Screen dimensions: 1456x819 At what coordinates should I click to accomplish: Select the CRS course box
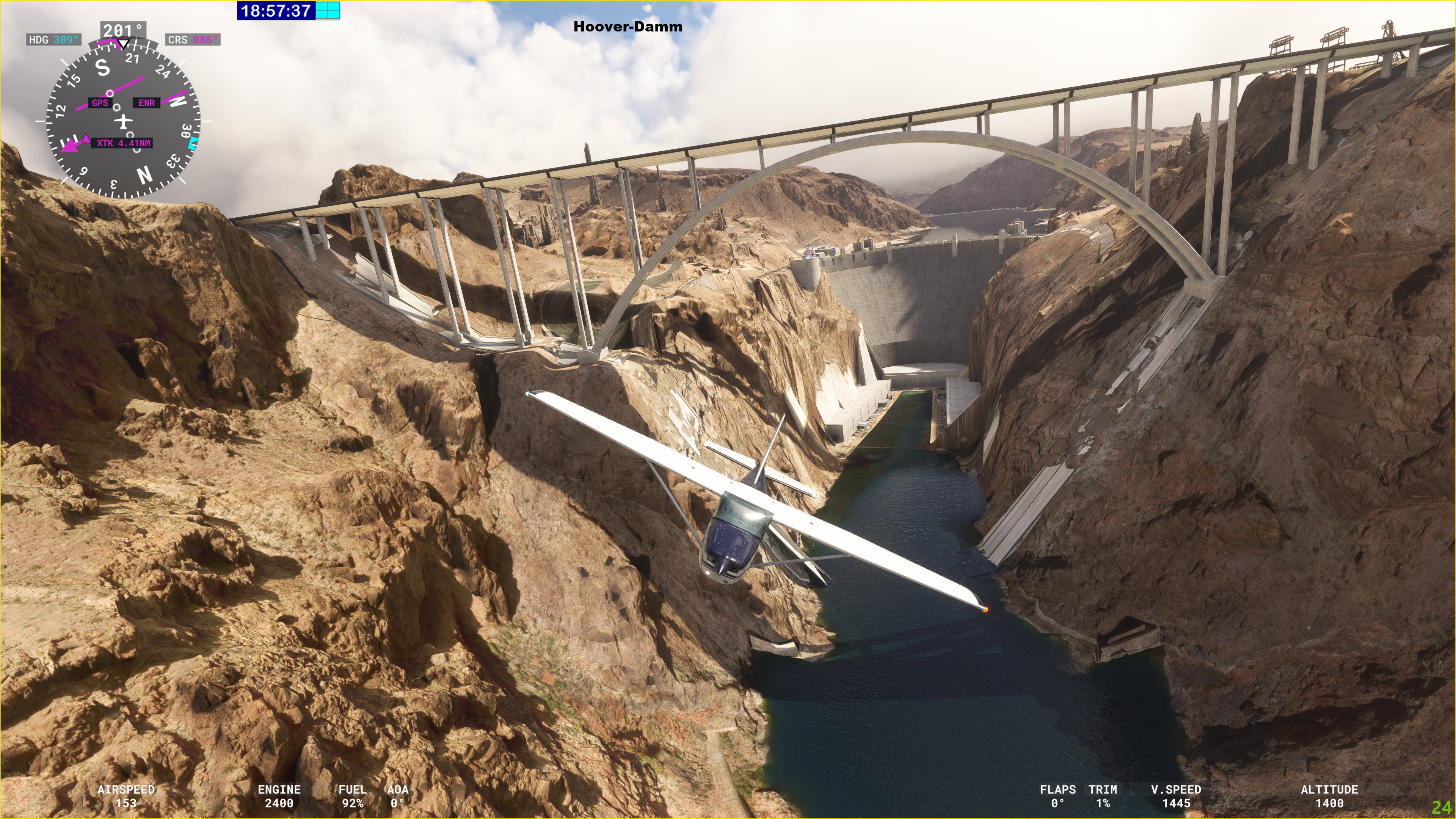192,39
